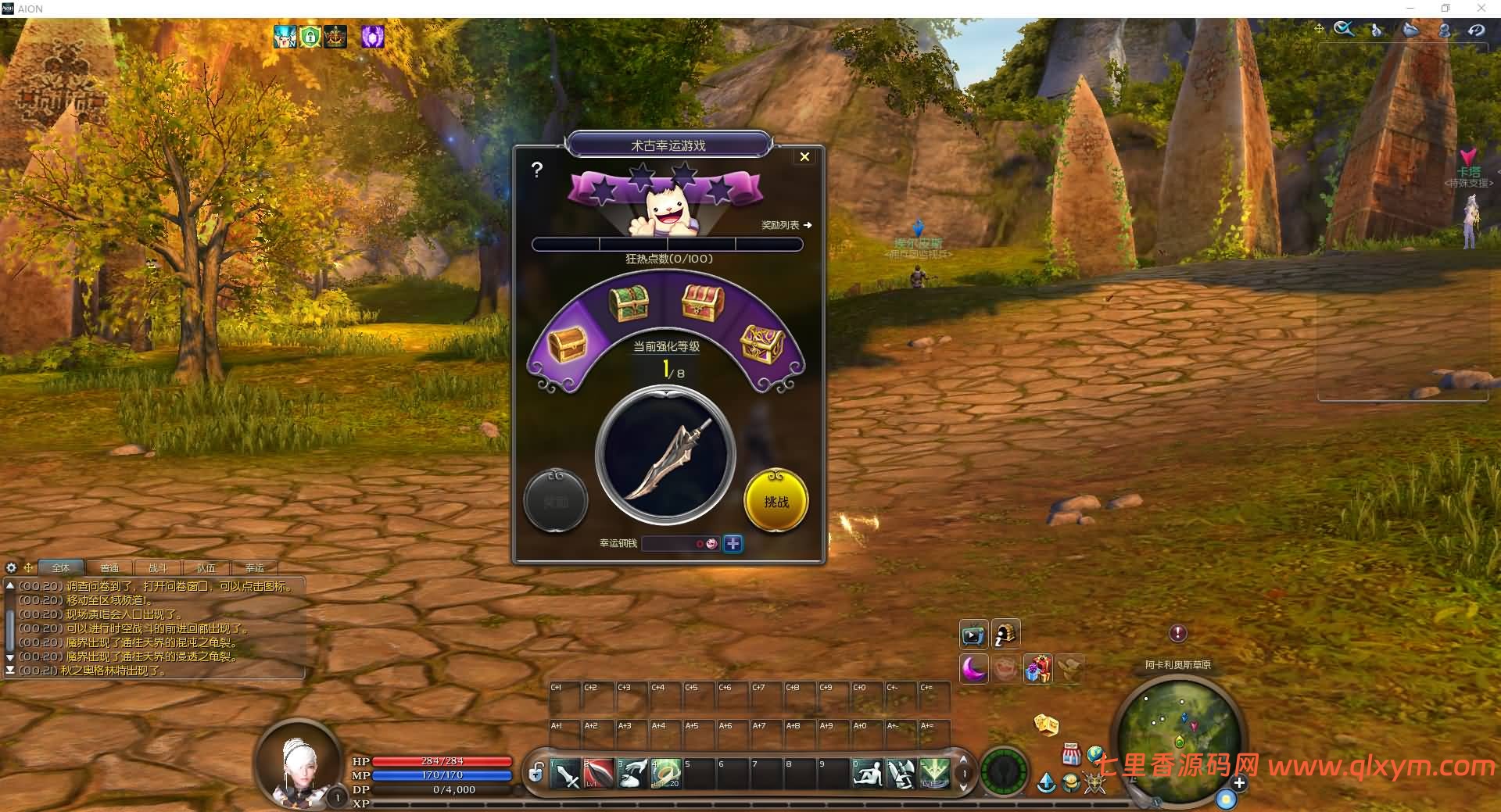1501x812 pixels.
Task: Open the shop storefront icon
Action: [x=1071, y=755]
